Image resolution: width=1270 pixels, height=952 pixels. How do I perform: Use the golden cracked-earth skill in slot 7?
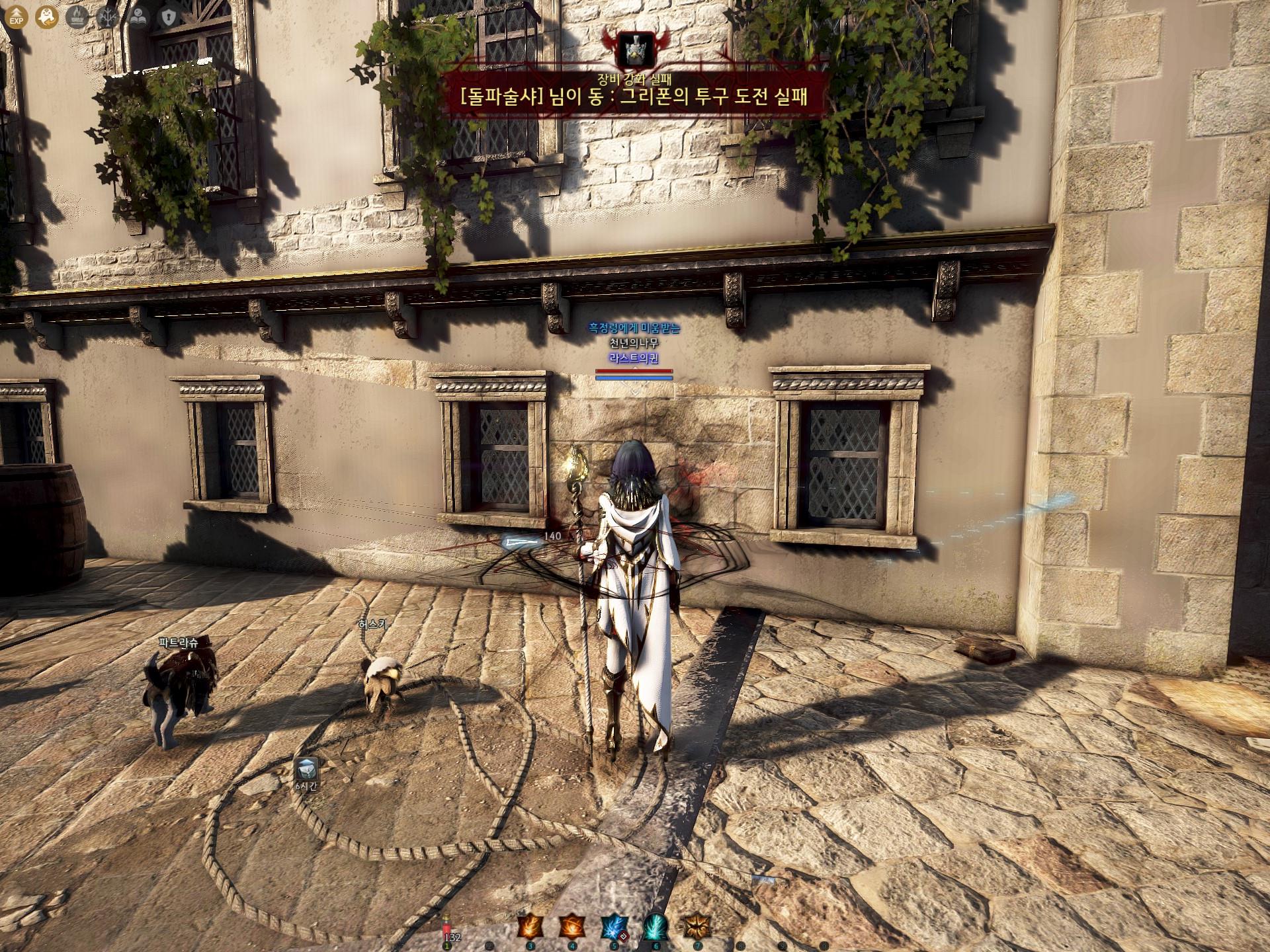tap(697, 927)
